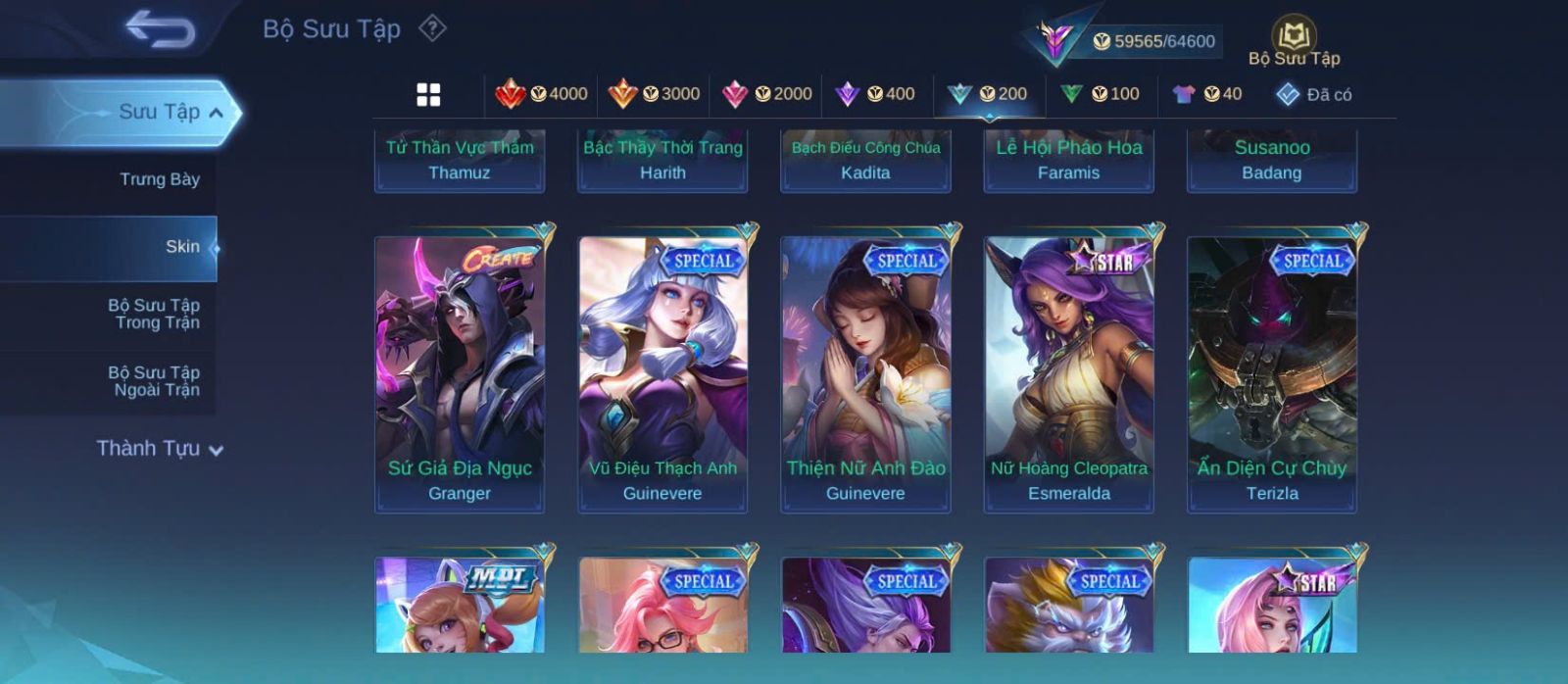Select the 400 tier tab
Viewport: 1568px width, 684px height.
tap(875, 94)
